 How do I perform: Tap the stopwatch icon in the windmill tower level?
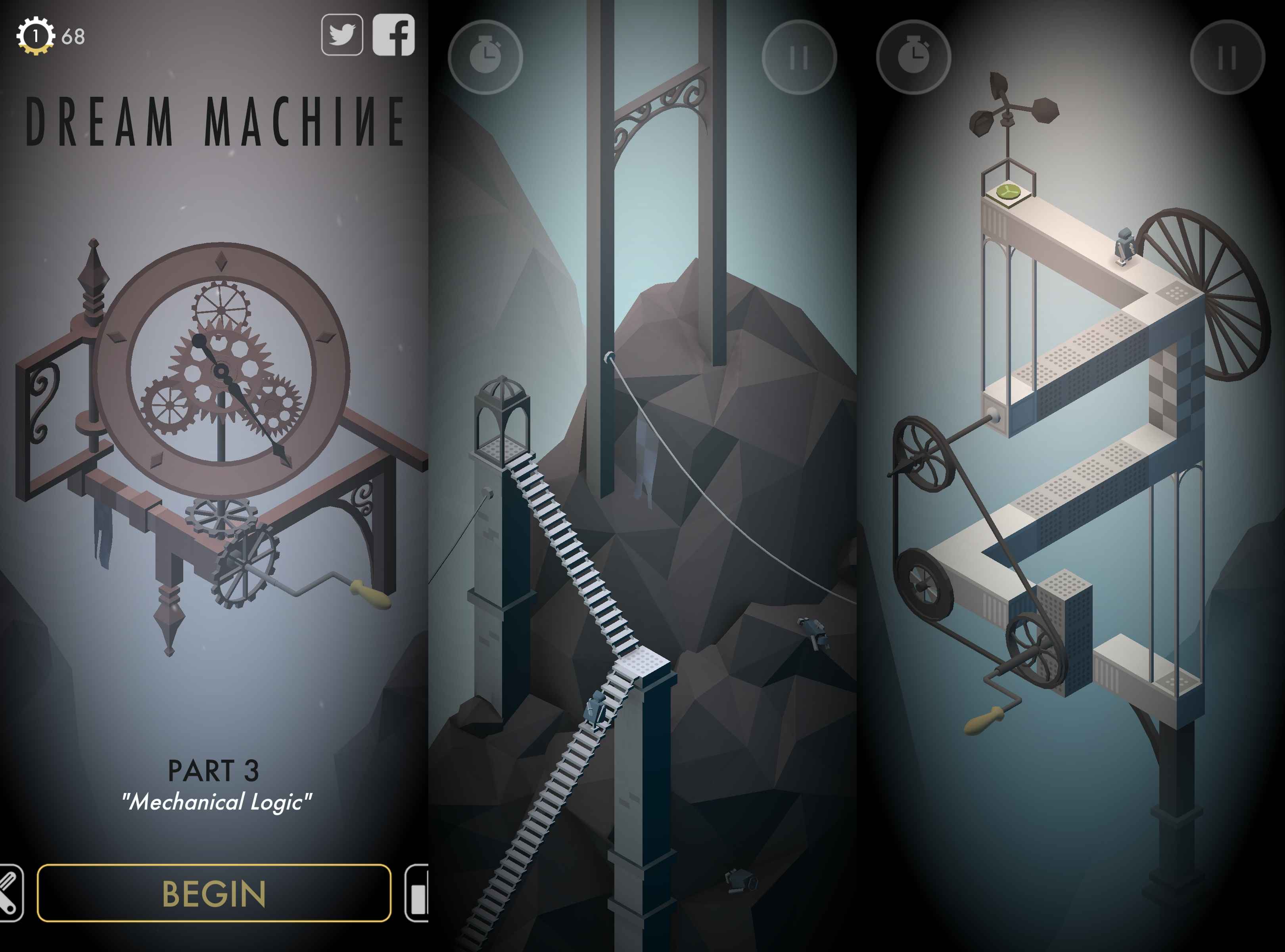click(913, 57)
